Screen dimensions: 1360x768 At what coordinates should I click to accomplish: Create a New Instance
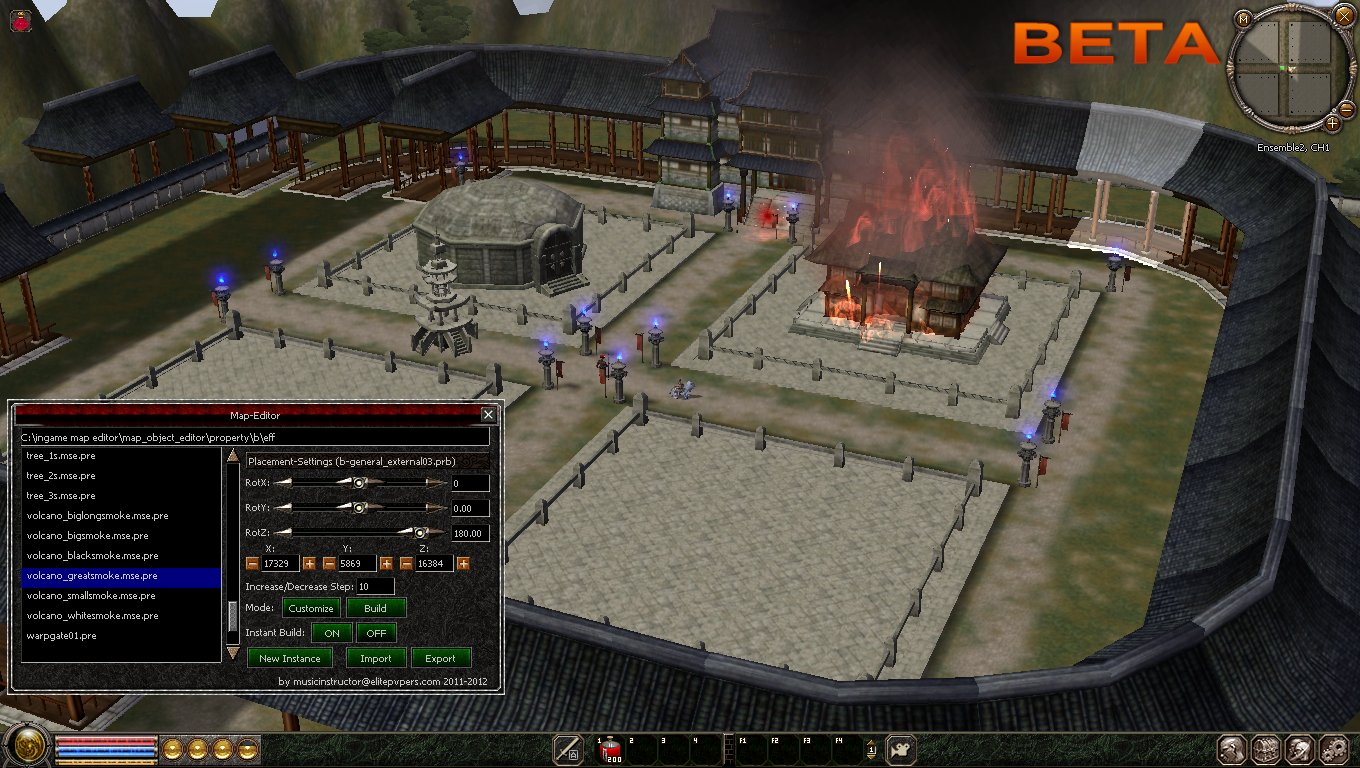pyautogui.click(x=289, y=658)
